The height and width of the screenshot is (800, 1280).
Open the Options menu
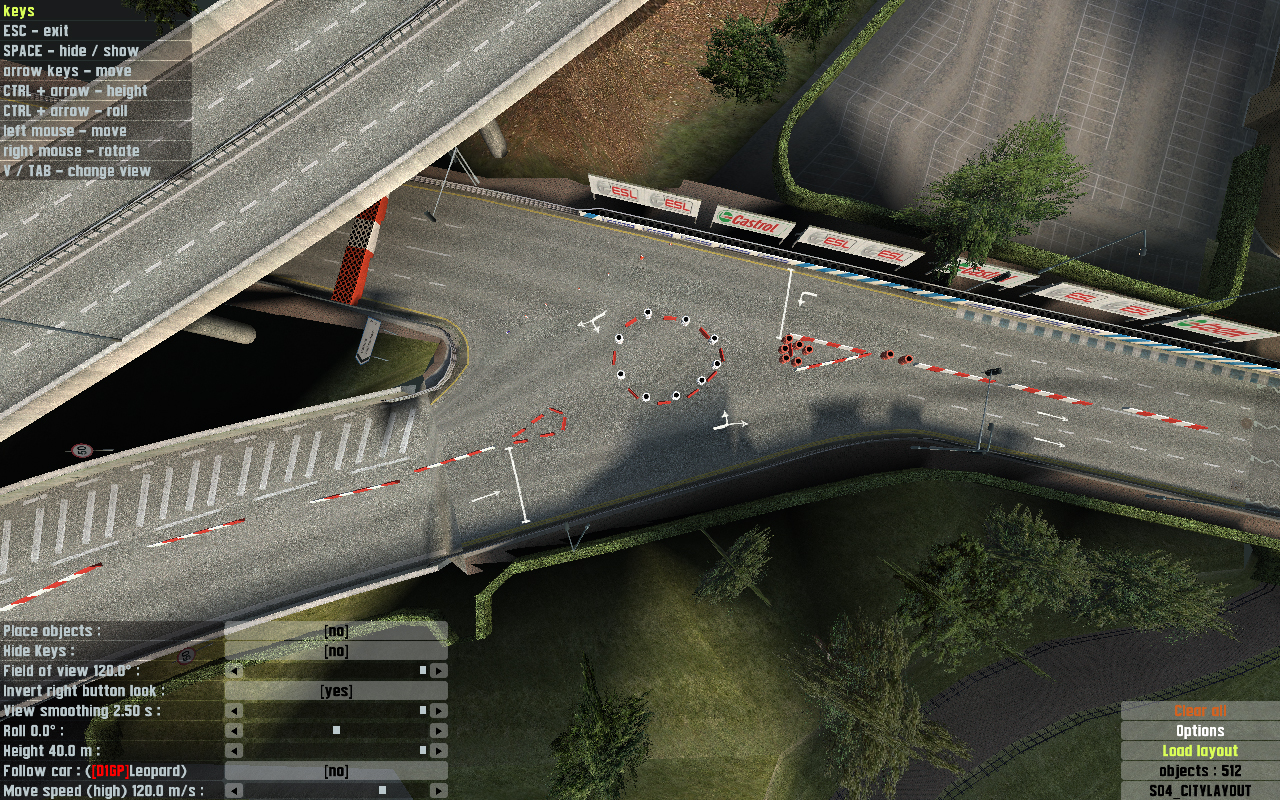[x=1200, y=731]
